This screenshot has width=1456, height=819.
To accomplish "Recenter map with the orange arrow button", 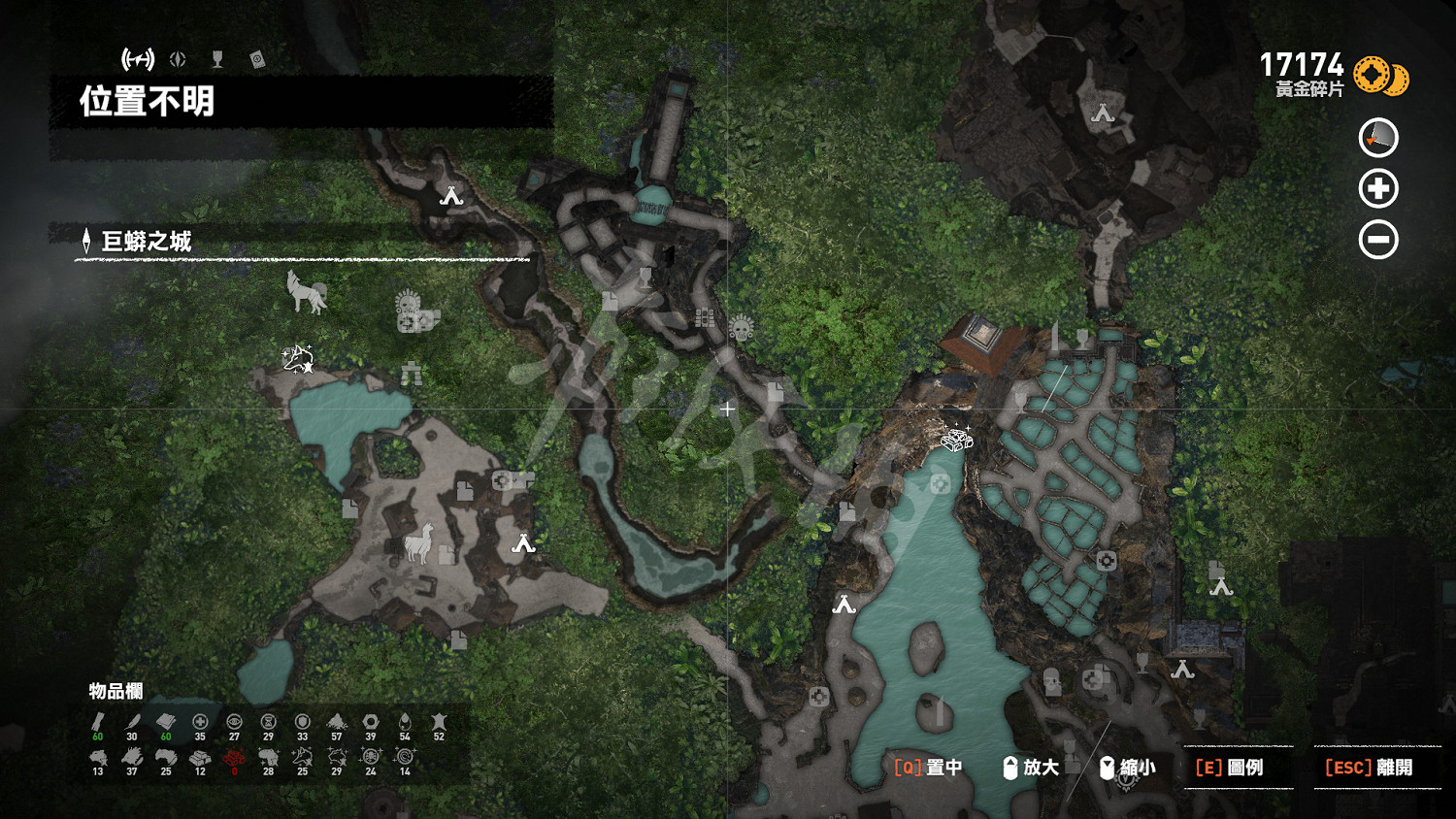I will click(x=1377, y=138).
